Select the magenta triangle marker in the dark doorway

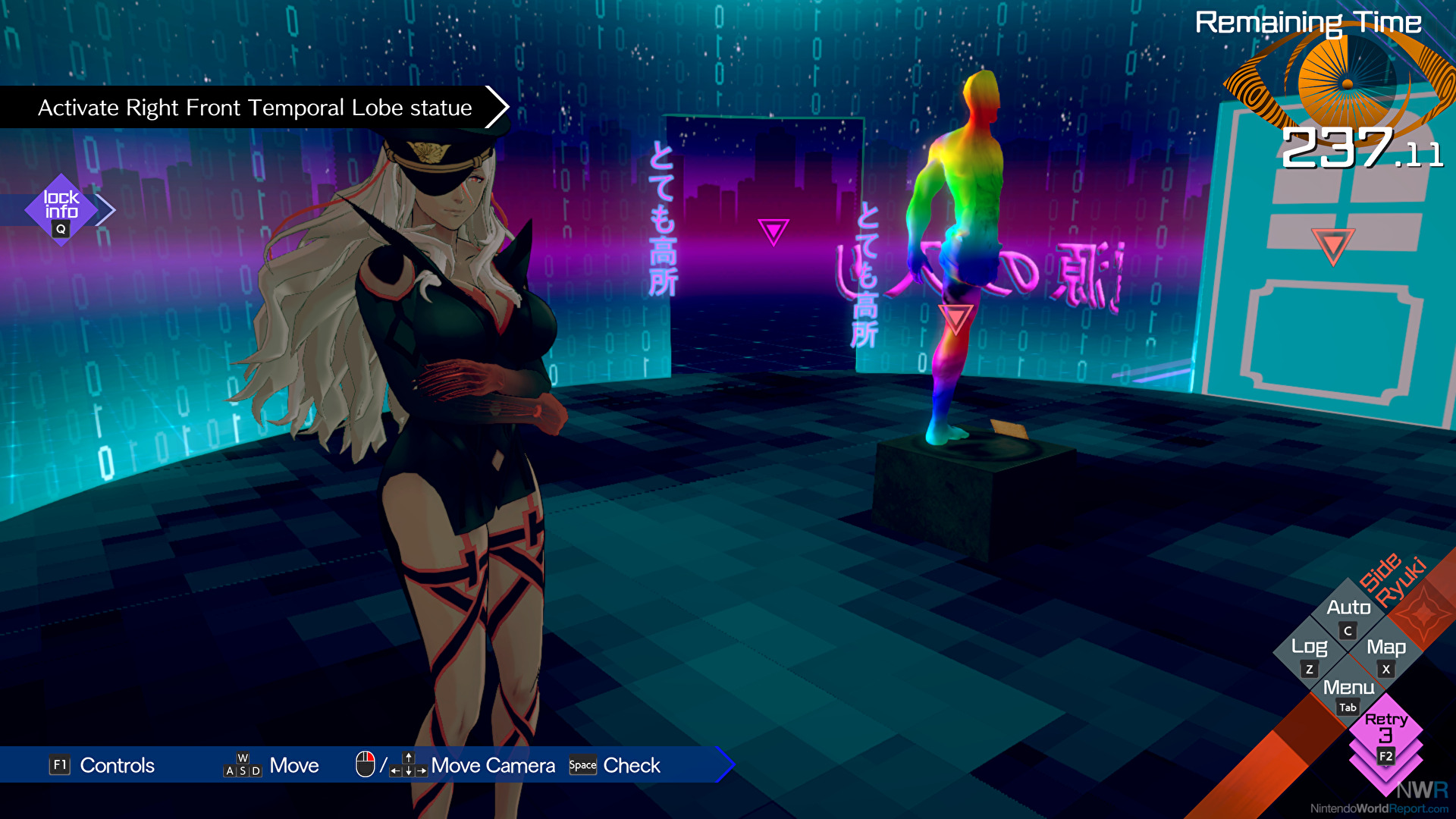point(773,231)
